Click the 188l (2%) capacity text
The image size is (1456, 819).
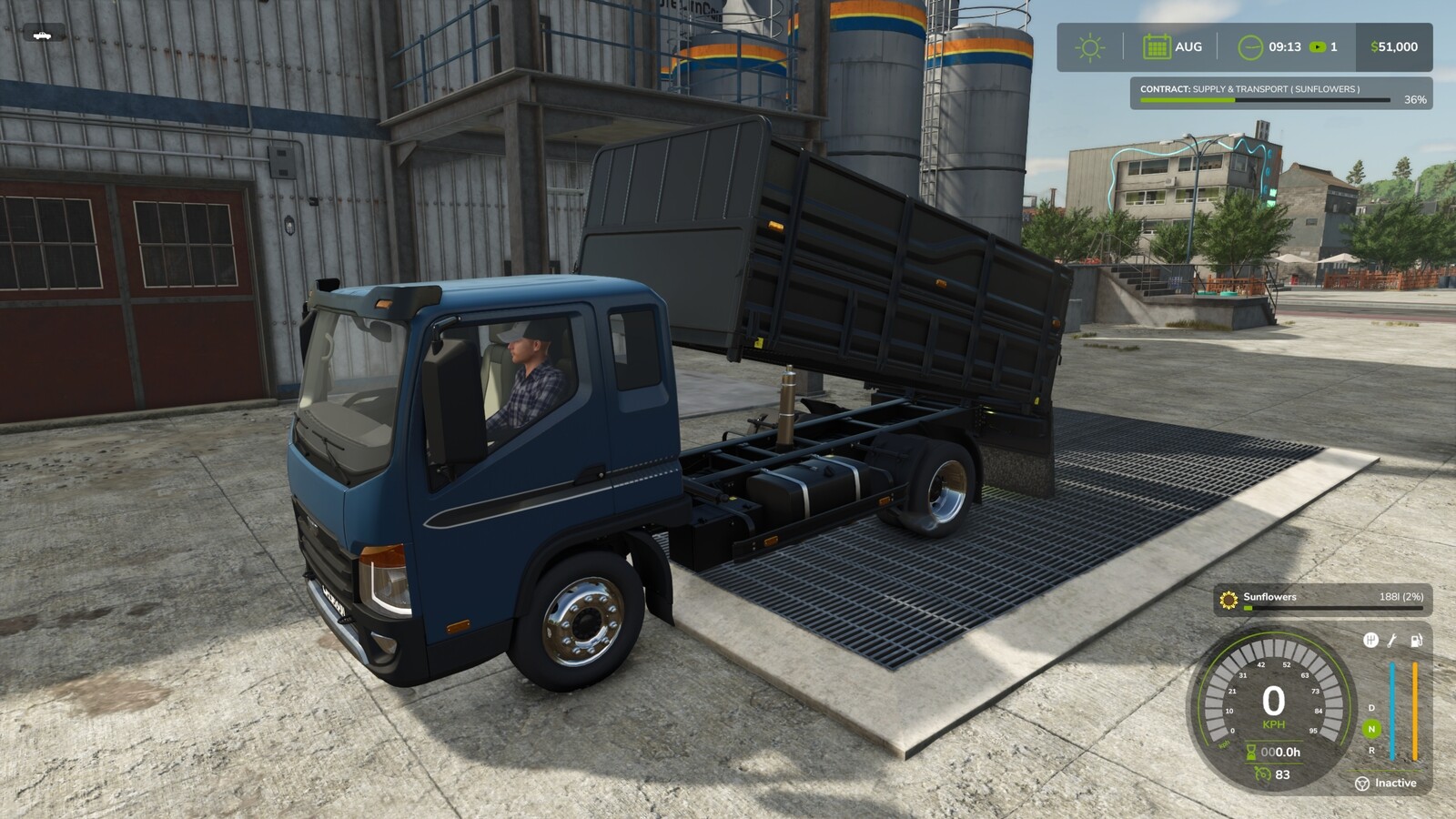1401,597
